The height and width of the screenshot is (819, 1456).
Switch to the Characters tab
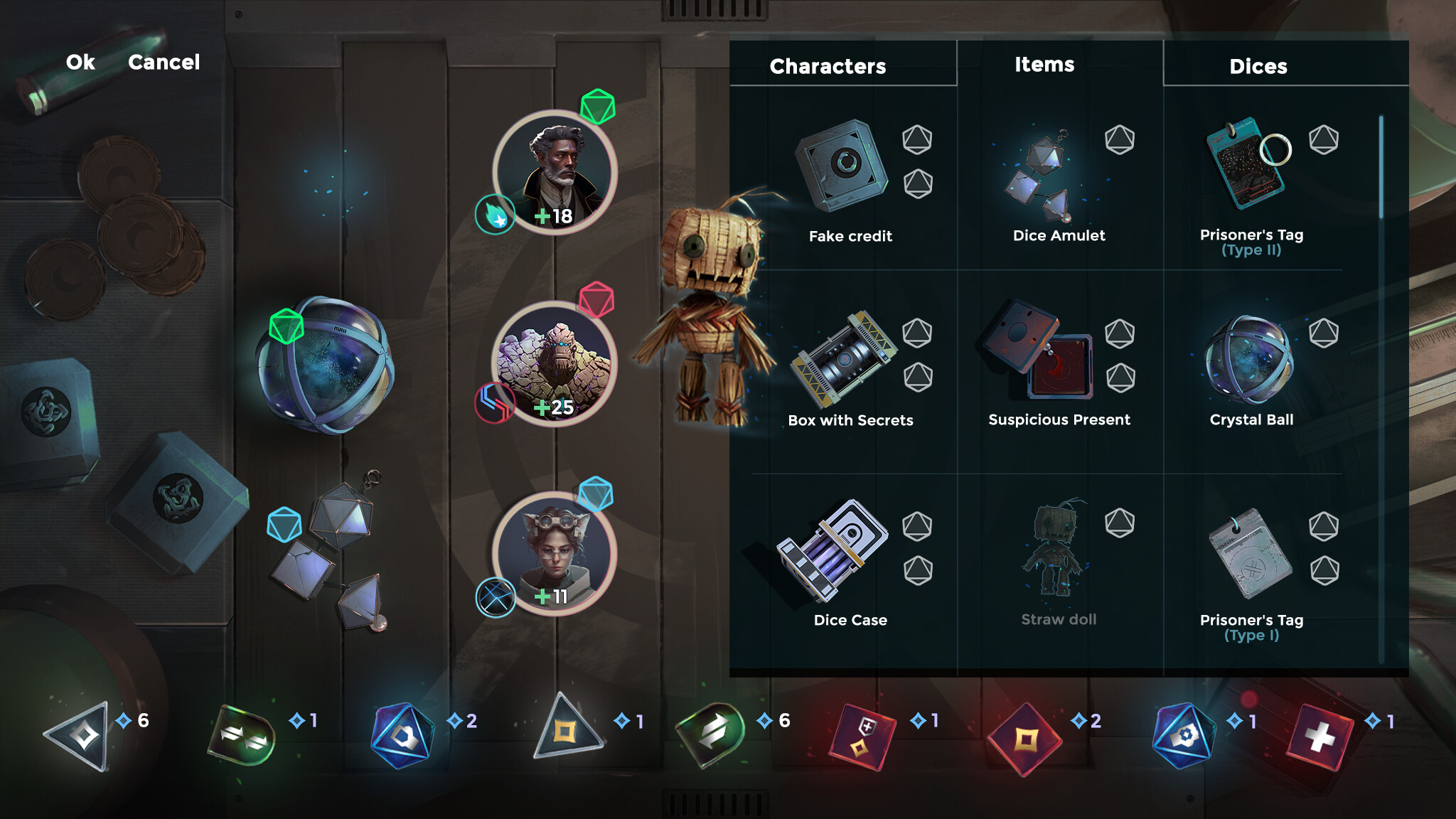click(x=827, y=66)
